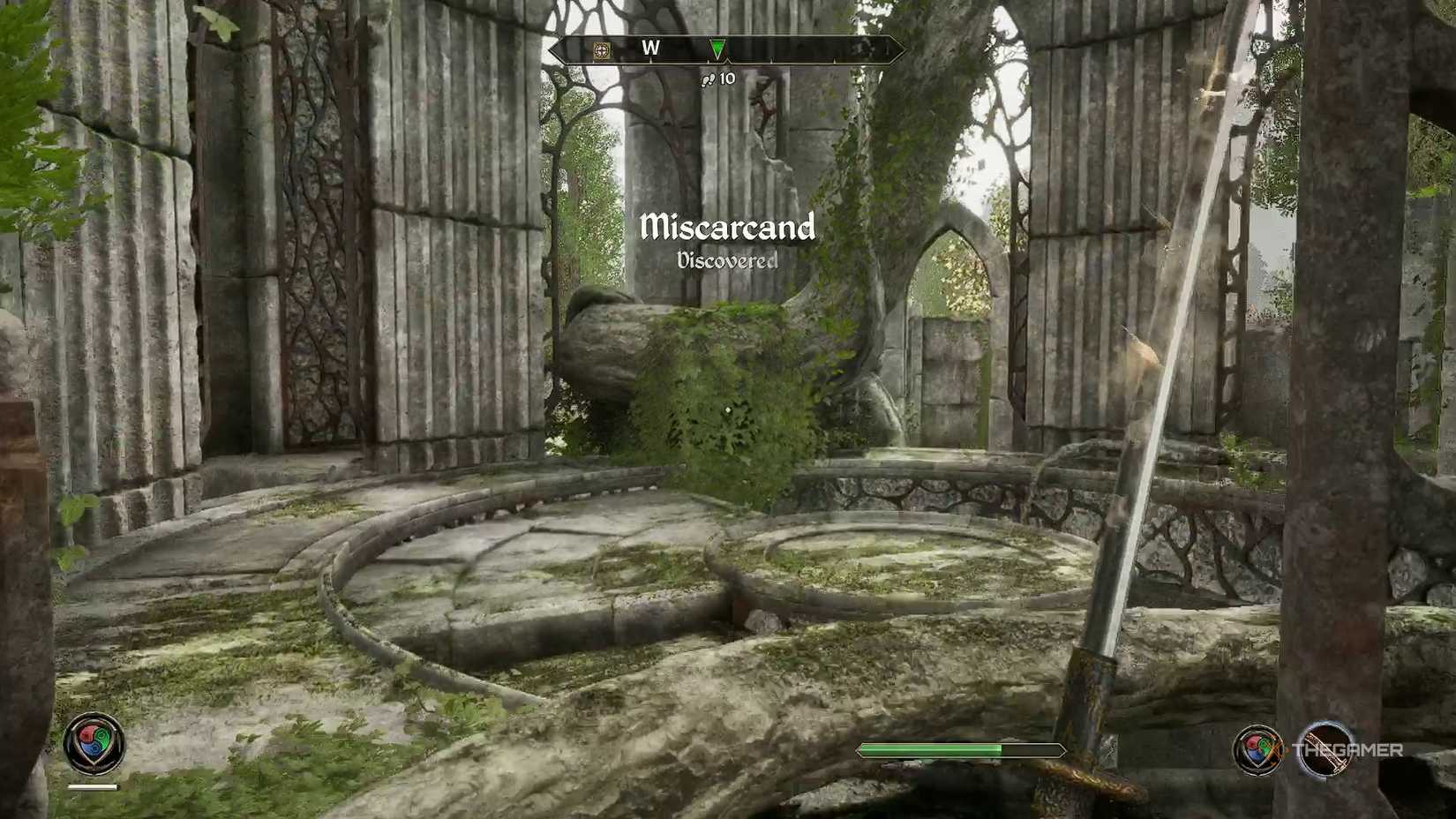
Task: Select the gold compass rose marker icon
Action: 602,50
